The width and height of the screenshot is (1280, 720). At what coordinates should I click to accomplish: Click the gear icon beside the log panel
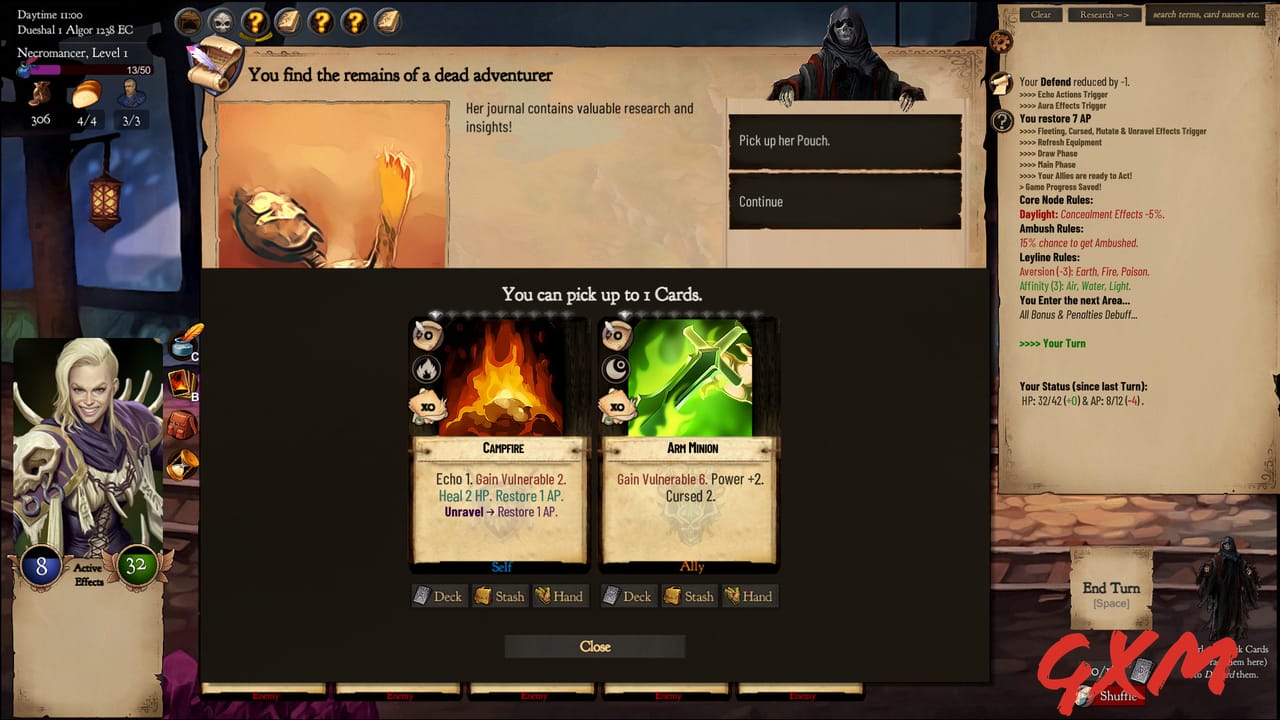(x=1001, y=42)
